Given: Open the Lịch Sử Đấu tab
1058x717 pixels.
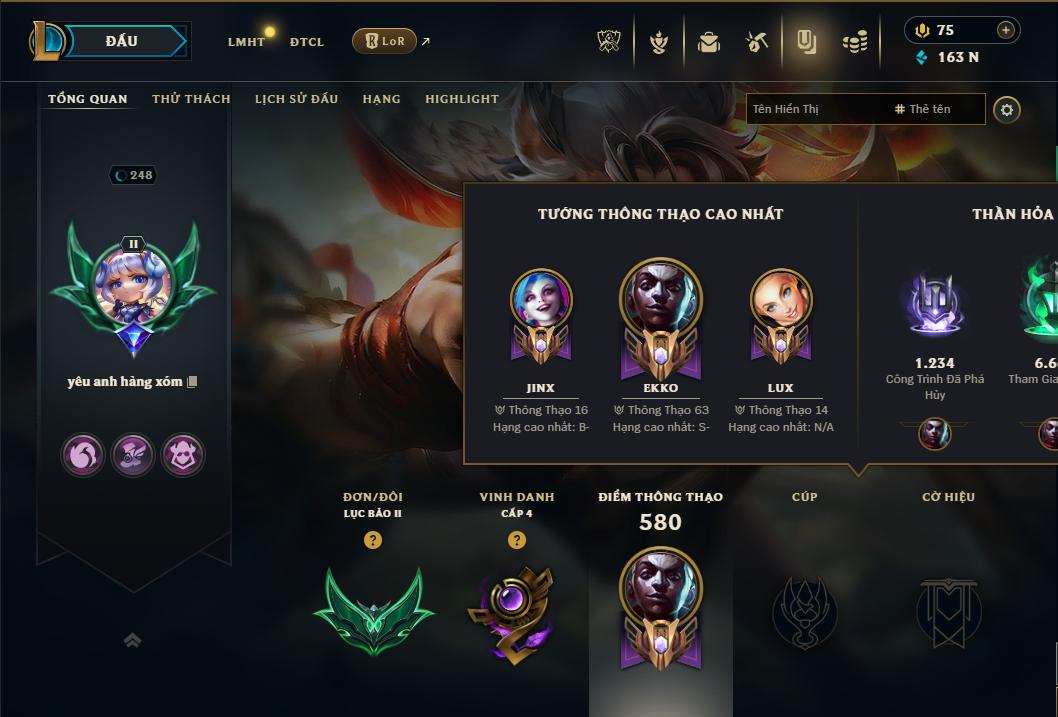Looking at the screenshot, I should pyautogui.click(x=296, y=99).
